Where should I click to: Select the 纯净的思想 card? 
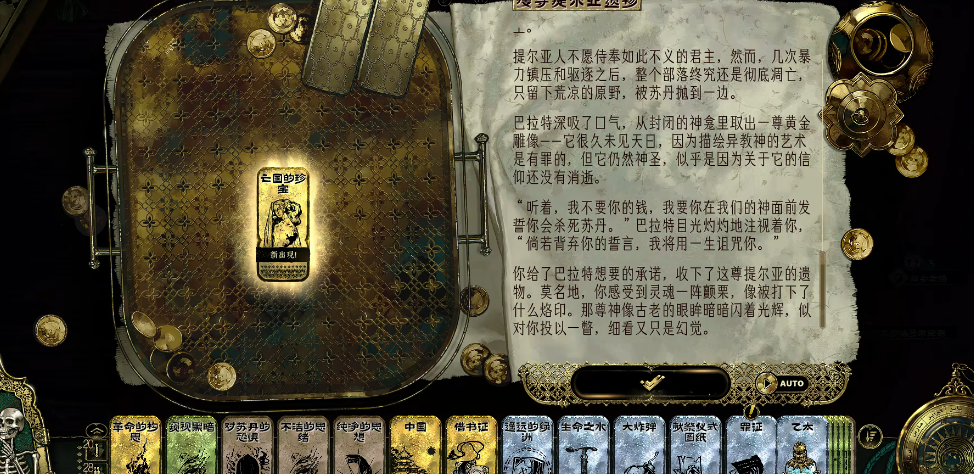pyautogui.click(x=359, y=446)
